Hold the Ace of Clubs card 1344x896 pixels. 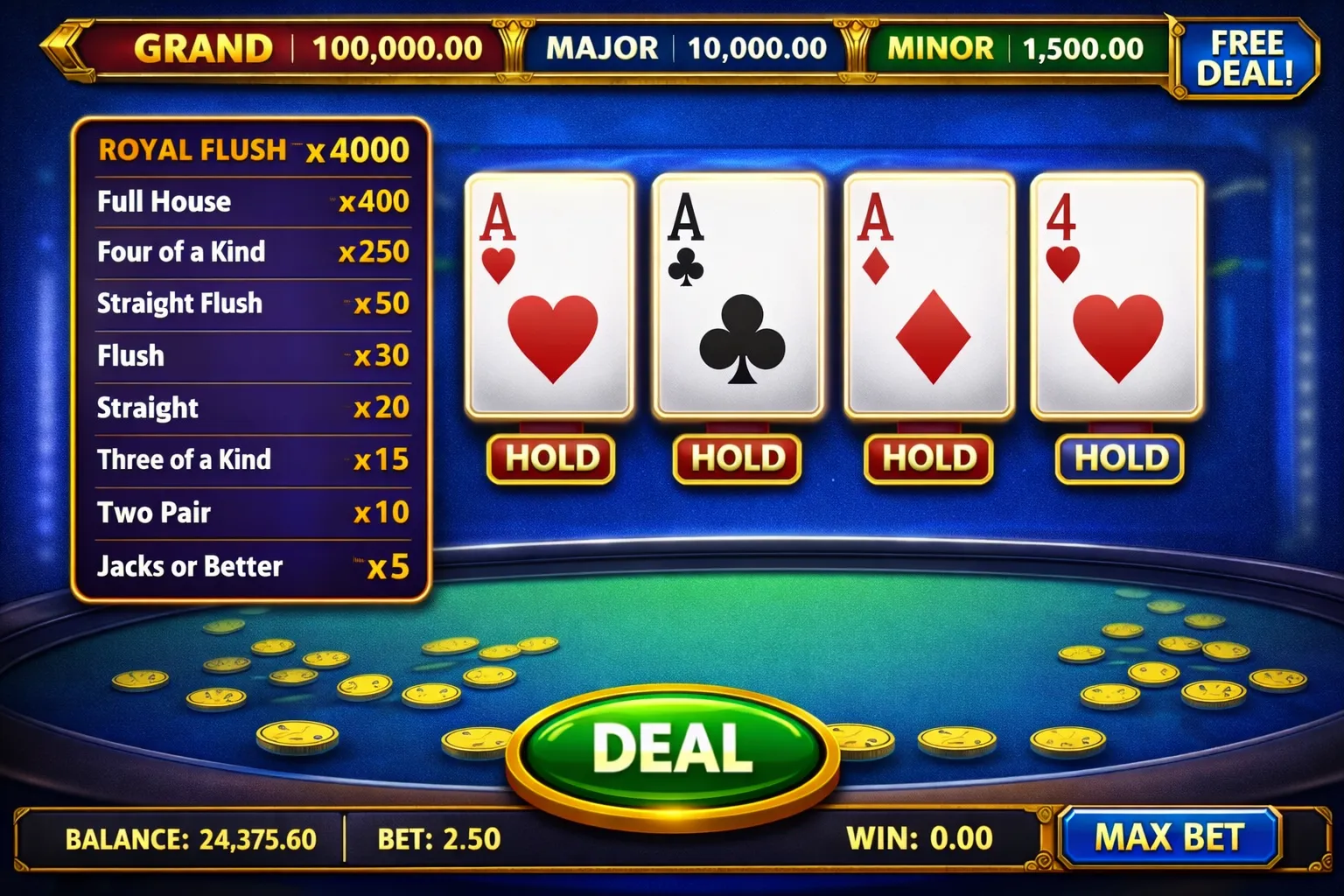point(737,458)
